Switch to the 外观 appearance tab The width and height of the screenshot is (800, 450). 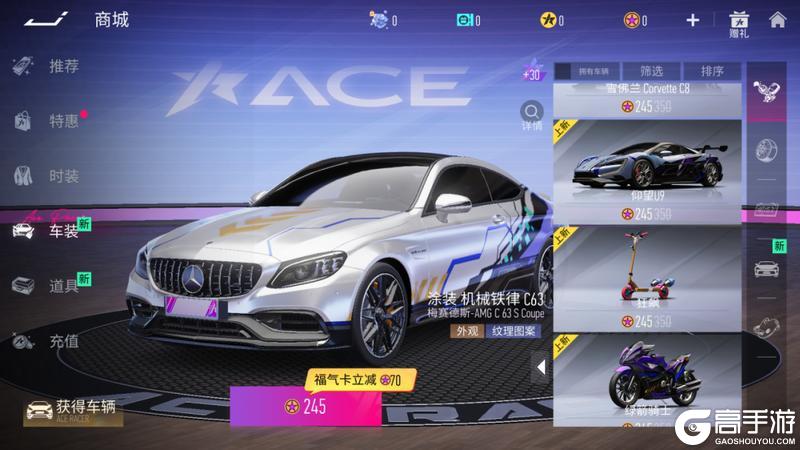point(467,332)
